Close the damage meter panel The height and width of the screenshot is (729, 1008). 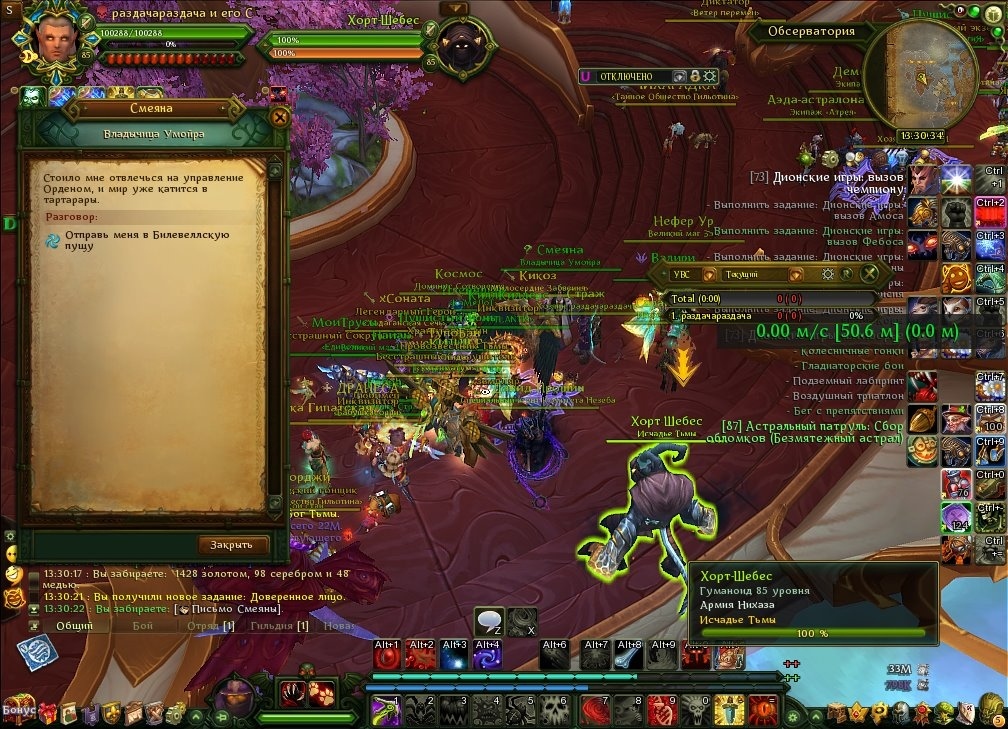tap(871, 273)
